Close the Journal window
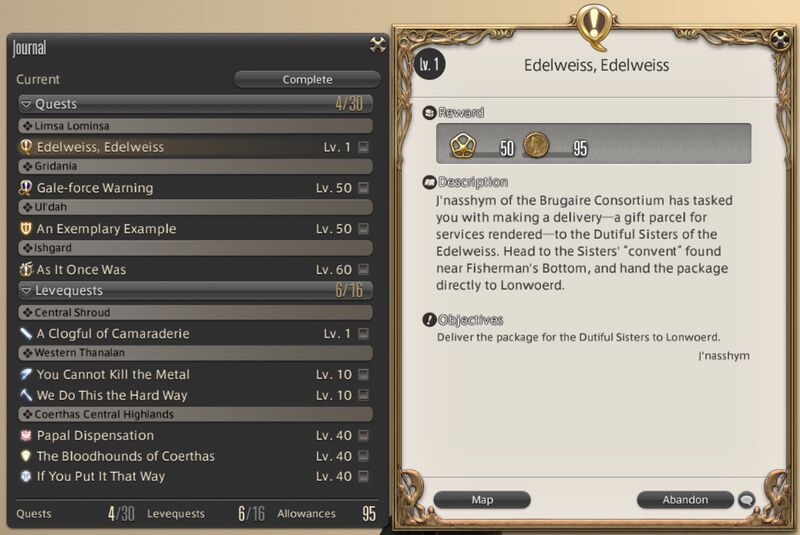800x535 pixels. [377, 44]
